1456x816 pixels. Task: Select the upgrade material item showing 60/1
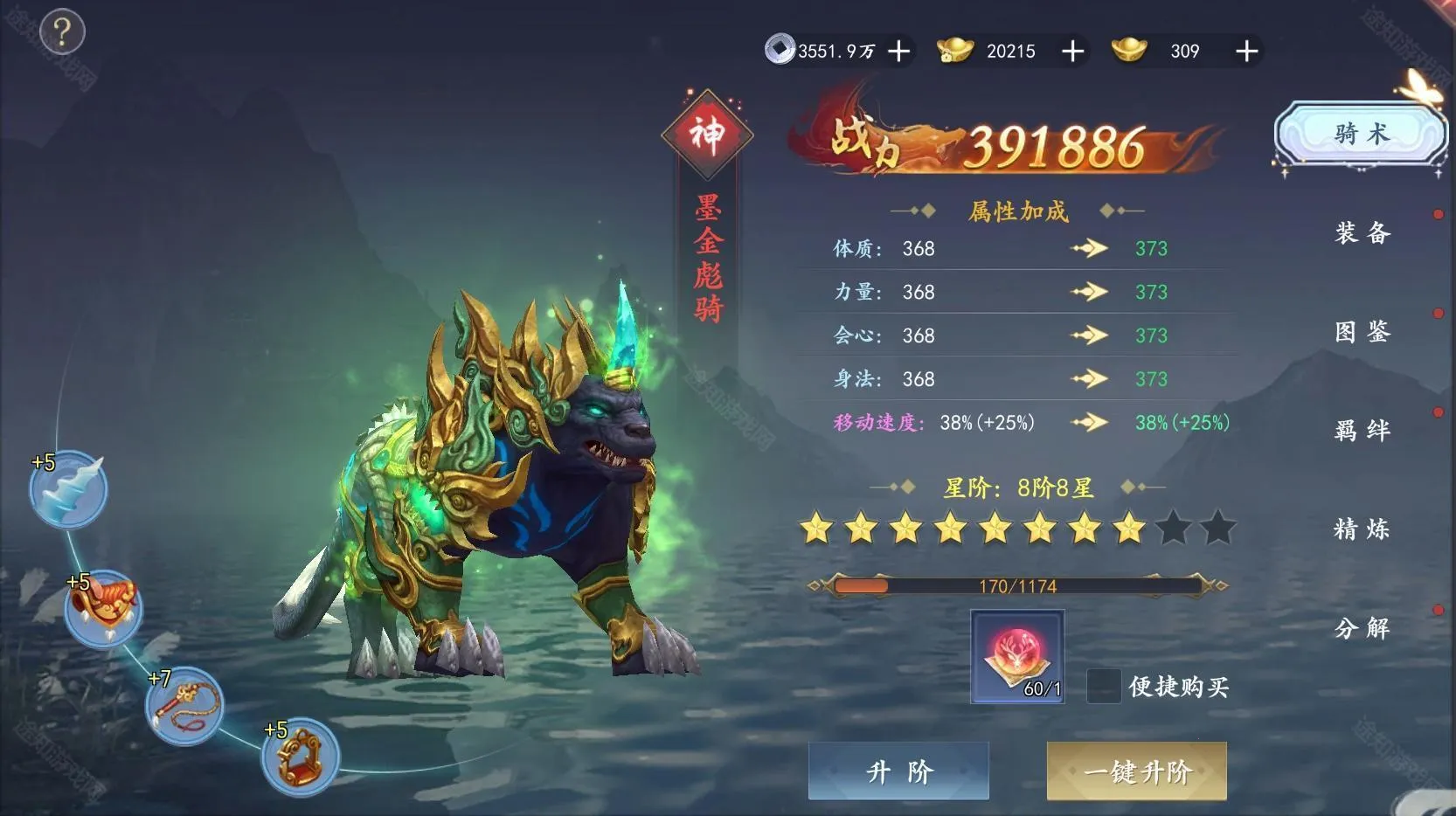[1016, 656]
